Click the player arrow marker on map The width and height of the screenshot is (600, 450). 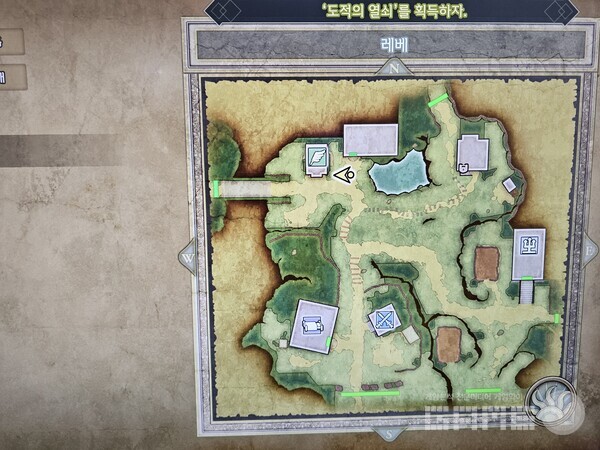click(344, 176)
